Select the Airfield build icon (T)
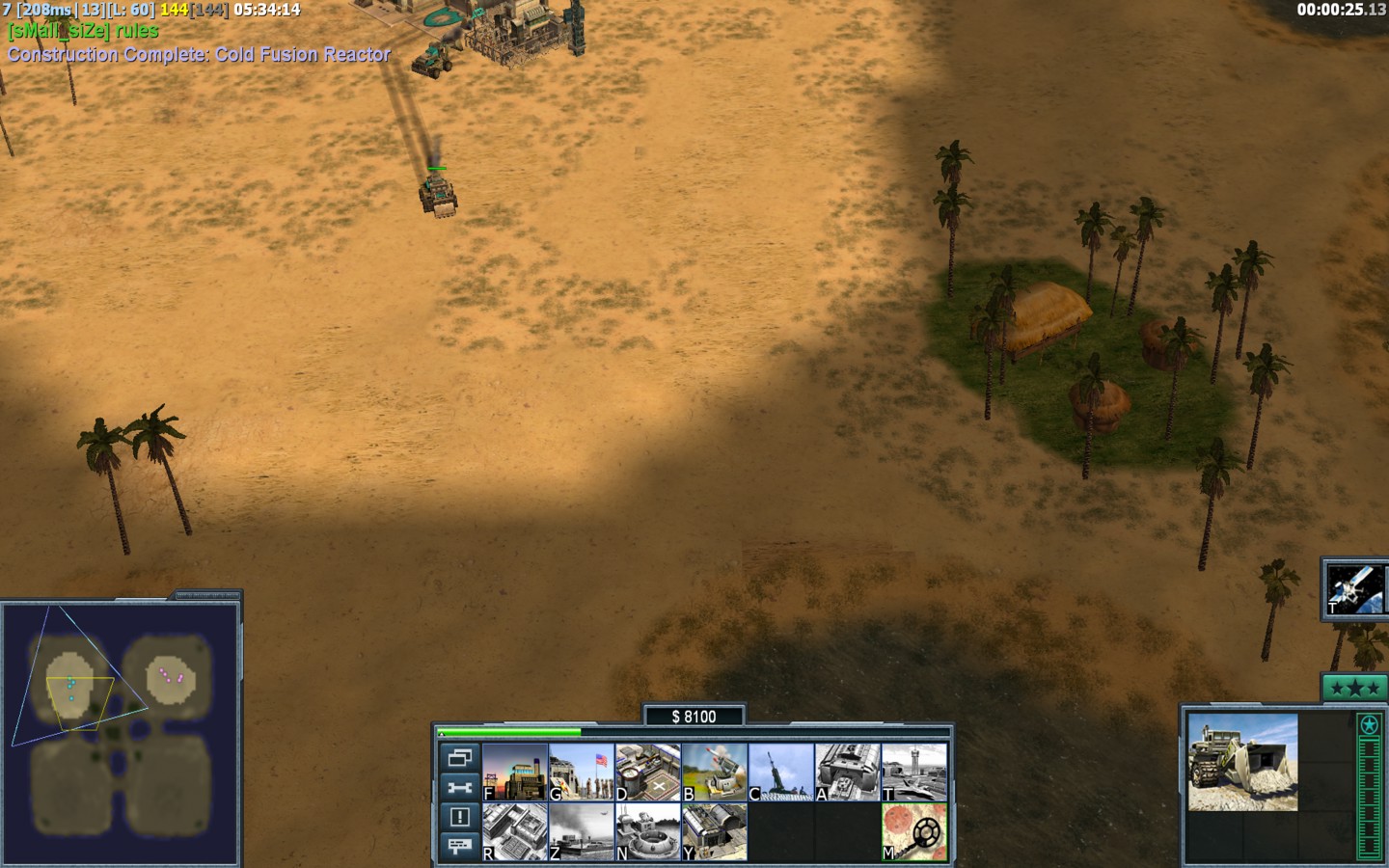Screen dimensions: 1389x868 click(x=914, y=772)
